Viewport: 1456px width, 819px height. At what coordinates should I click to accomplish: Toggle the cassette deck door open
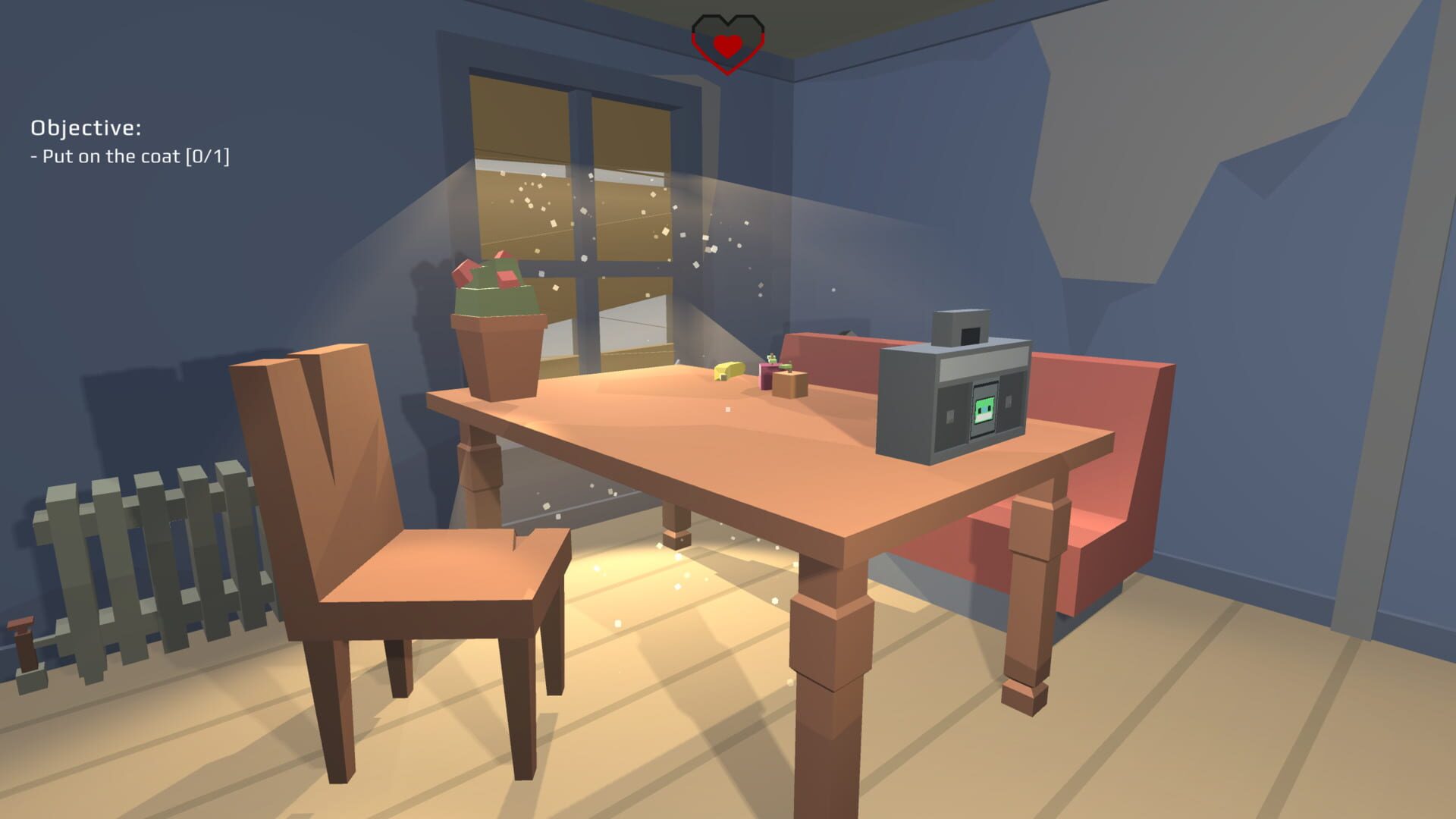pyautogui.click(x=984, y=428)
